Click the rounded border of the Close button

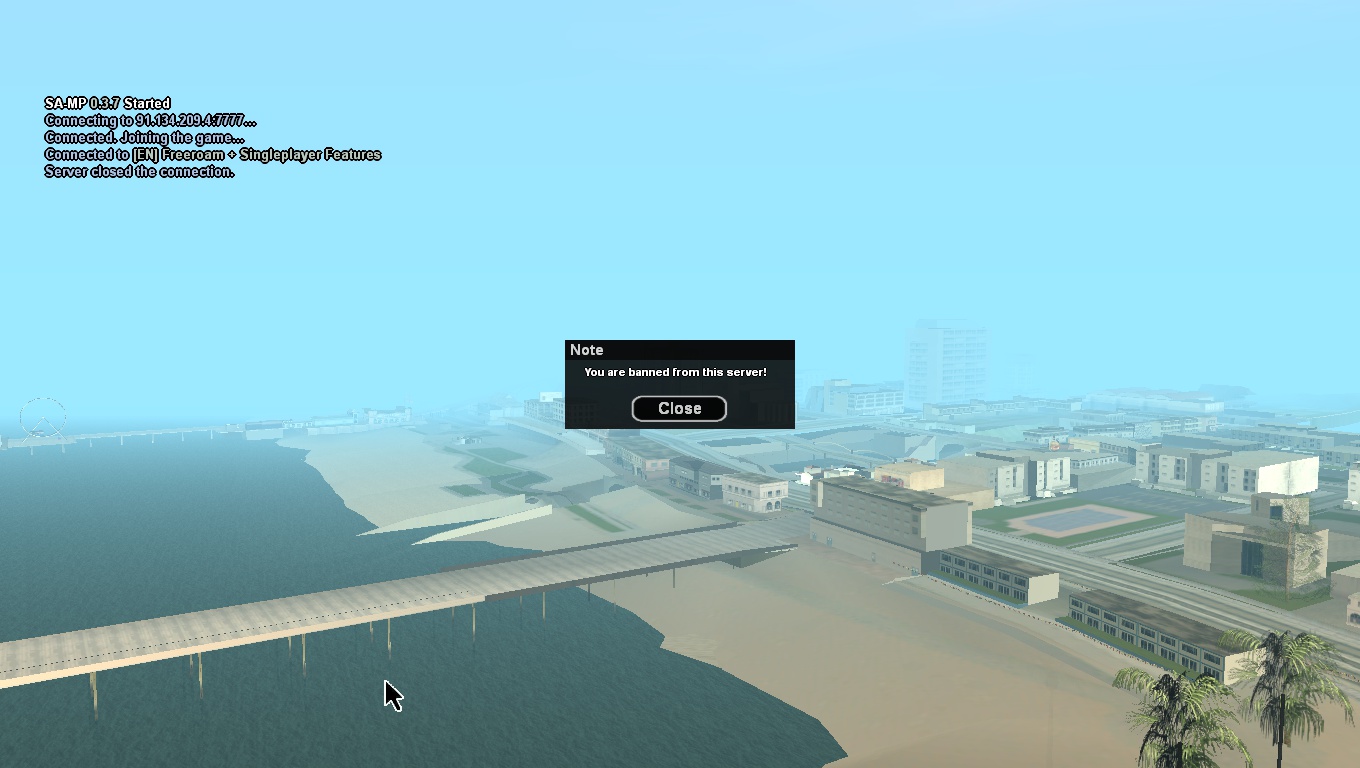679,397
